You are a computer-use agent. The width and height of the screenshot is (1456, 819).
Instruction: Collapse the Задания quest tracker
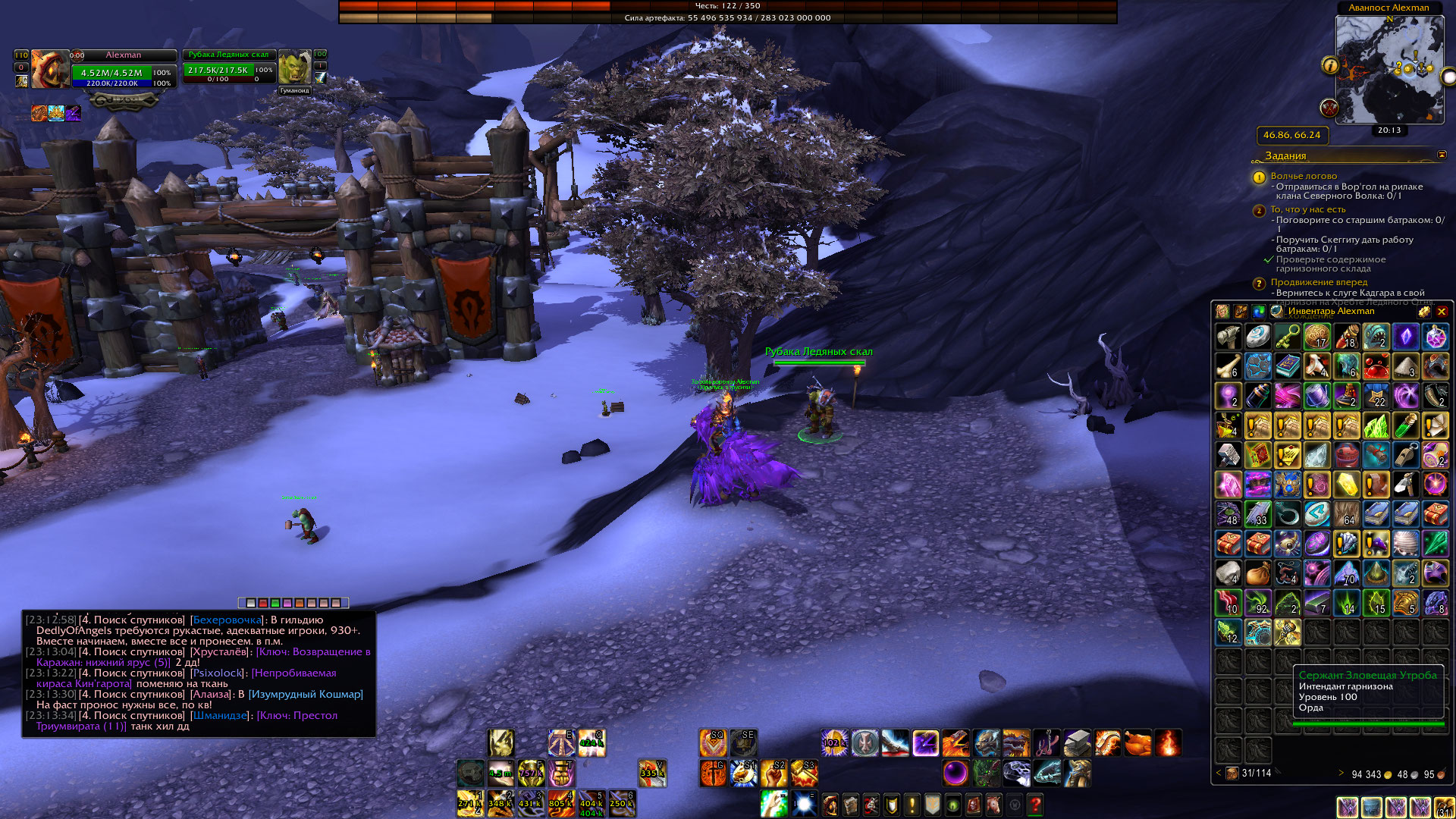coord(1442,155)
